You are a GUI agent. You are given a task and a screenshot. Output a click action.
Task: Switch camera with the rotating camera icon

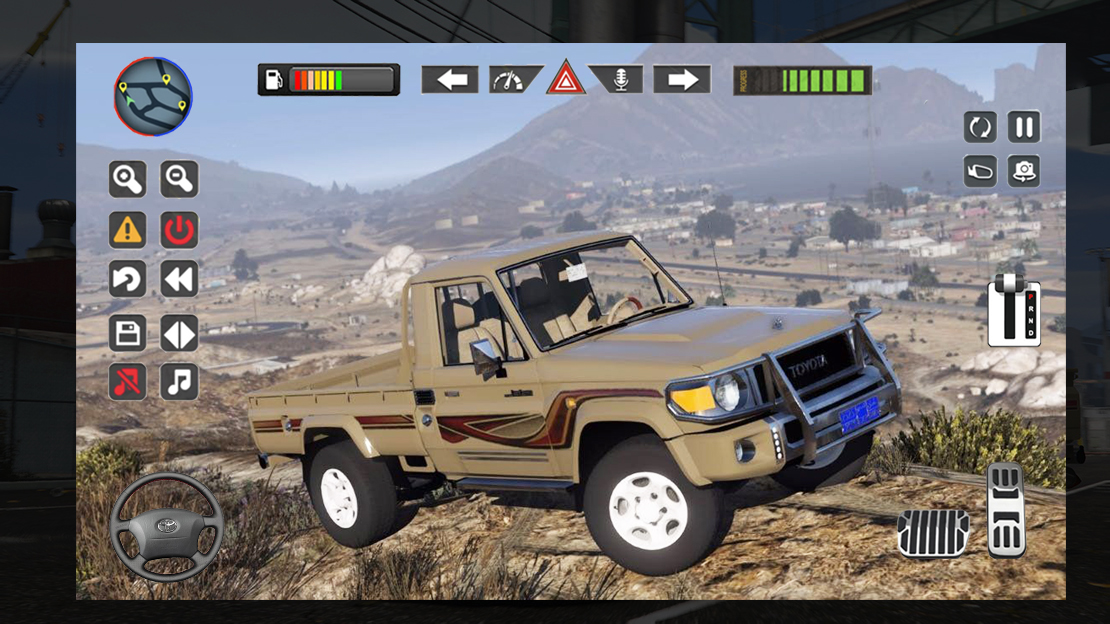pos(1024,171)
